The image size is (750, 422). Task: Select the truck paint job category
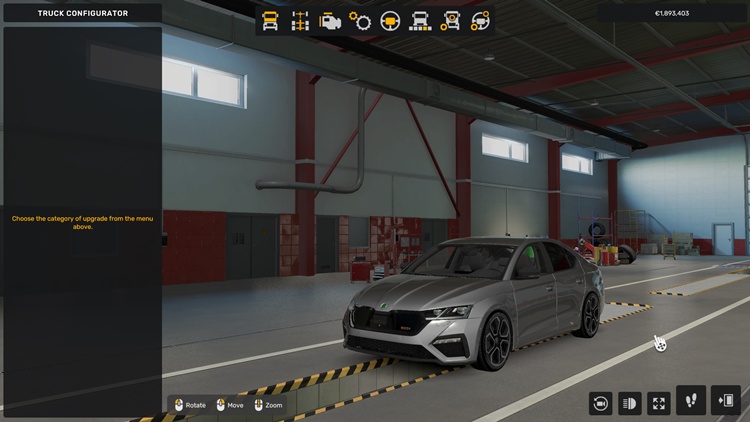click(x=421, y=20)
